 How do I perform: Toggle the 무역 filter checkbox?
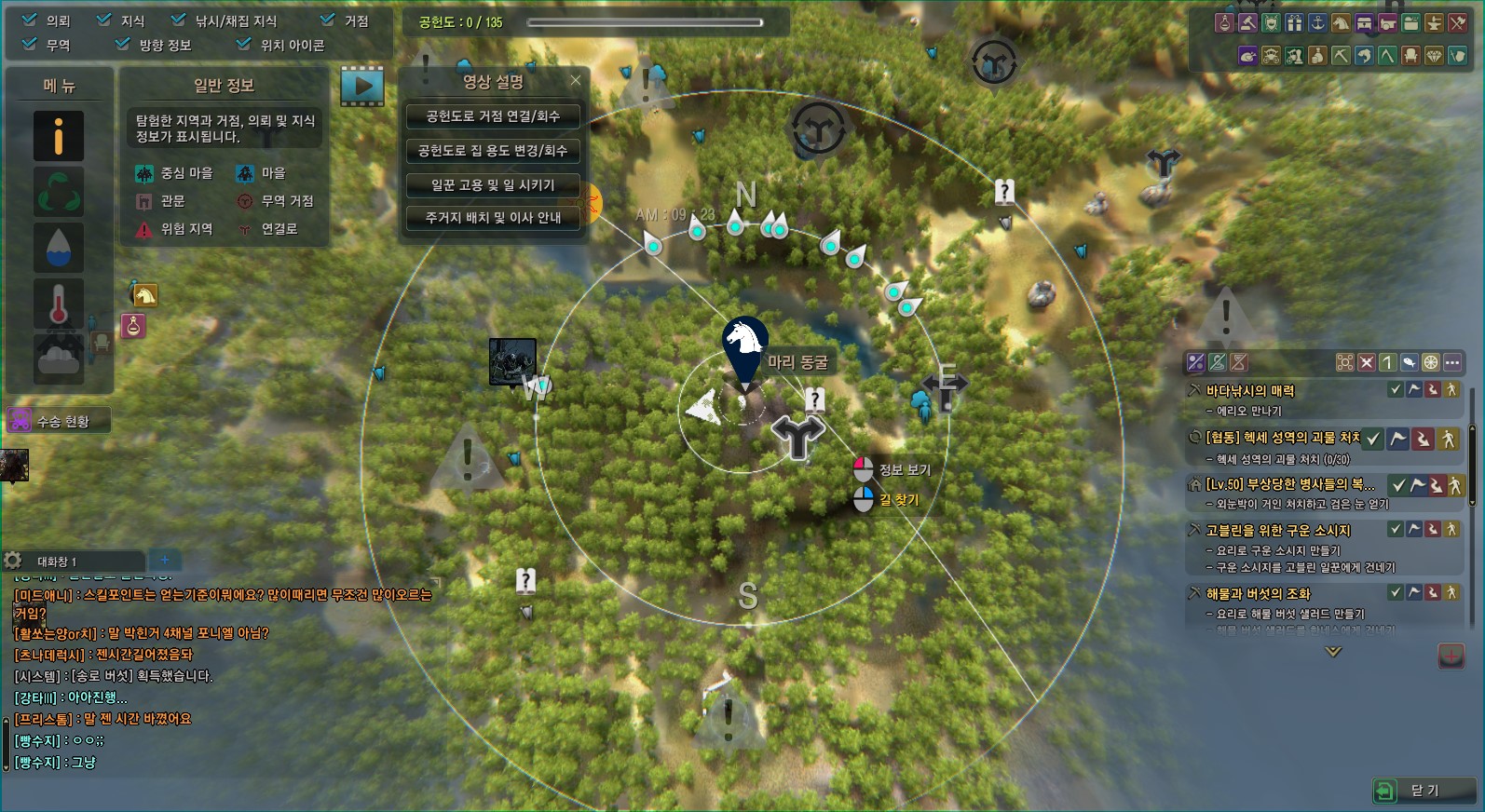click(30, 43)
